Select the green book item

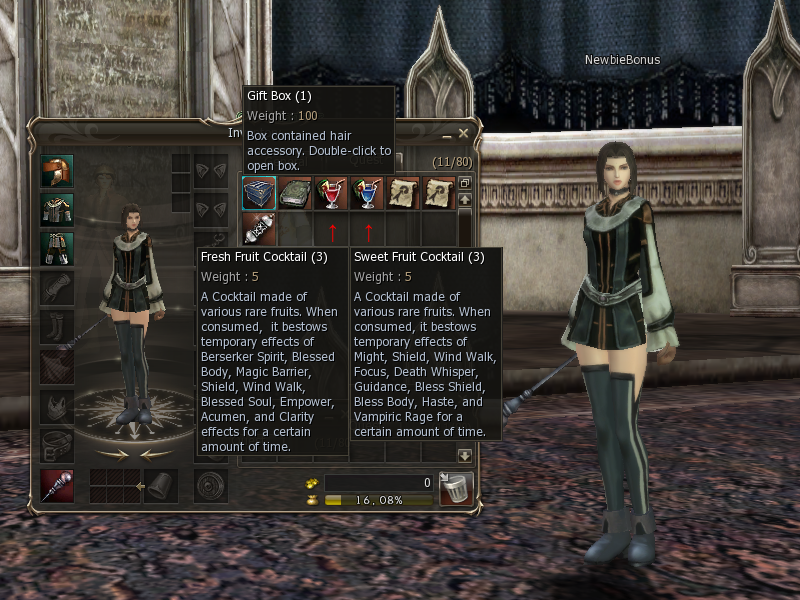click(x=294, y=193)
